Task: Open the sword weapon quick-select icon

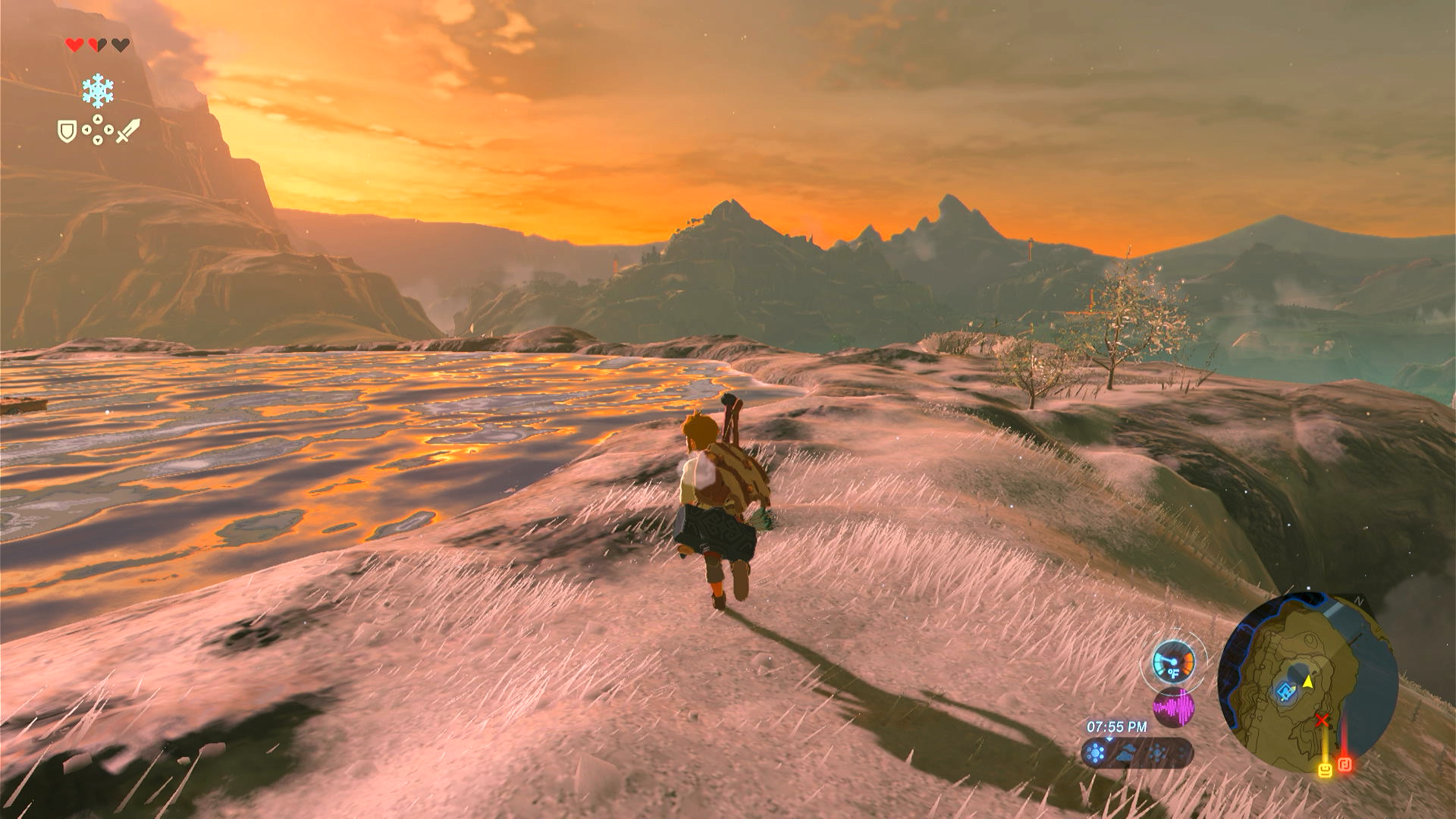Action: pos(127,131)
